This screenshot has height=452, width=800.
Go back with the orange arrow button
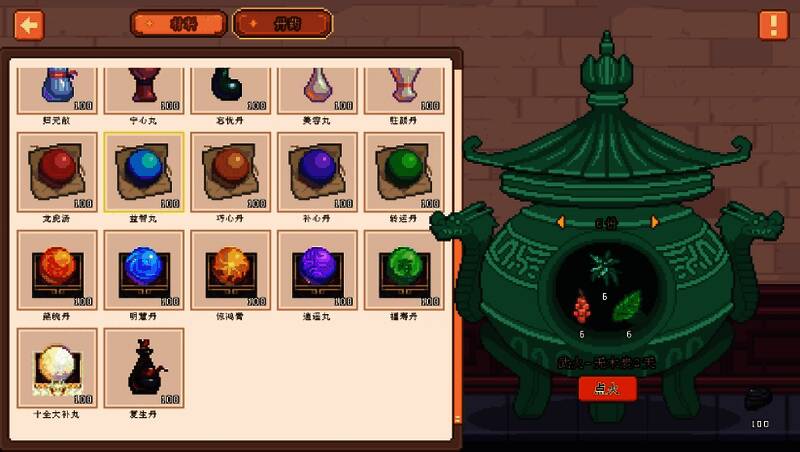tap(29, 24)
